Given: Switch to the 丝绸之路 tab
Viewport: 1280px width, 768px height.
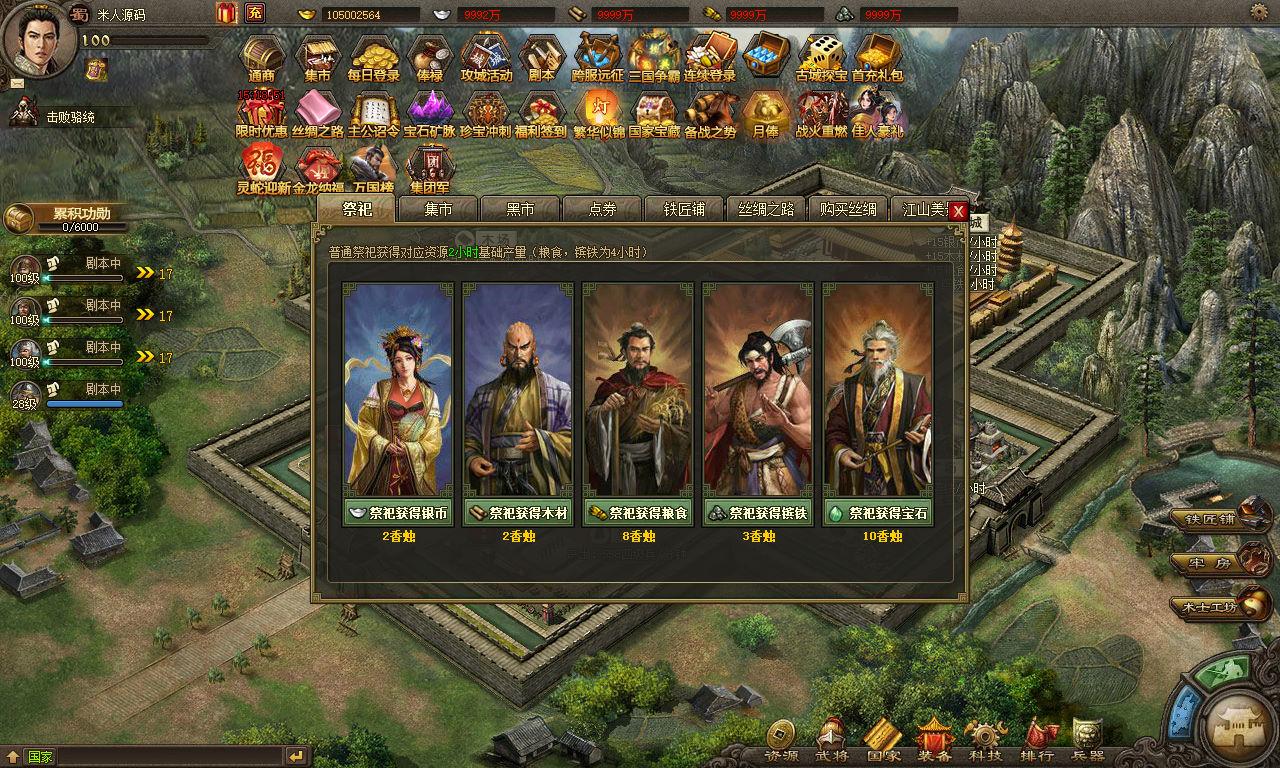Looking at the screenshot, I should pos(766,209).
